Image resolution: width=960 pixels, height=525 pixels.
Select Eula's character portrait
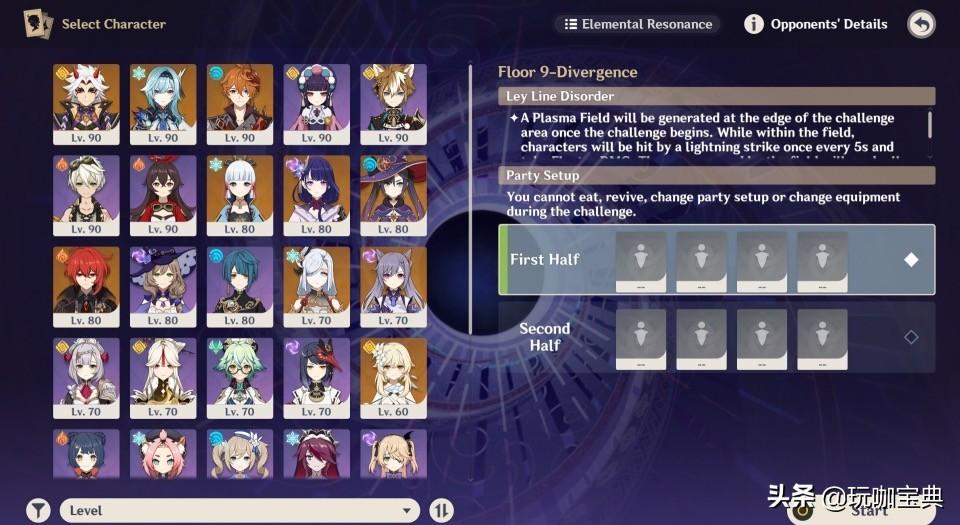[163, 104]
